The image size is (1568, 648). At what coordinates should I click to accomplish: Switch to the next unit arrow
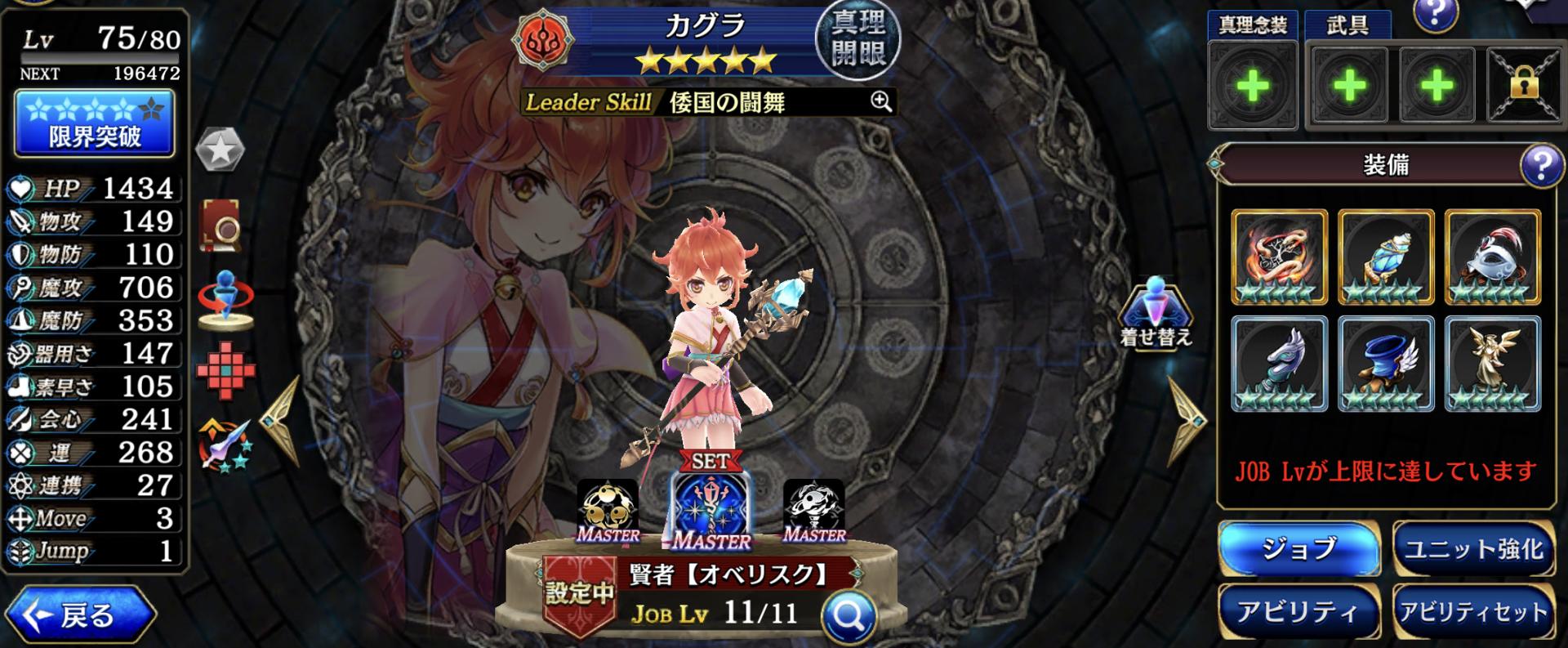click(1187, 422)
